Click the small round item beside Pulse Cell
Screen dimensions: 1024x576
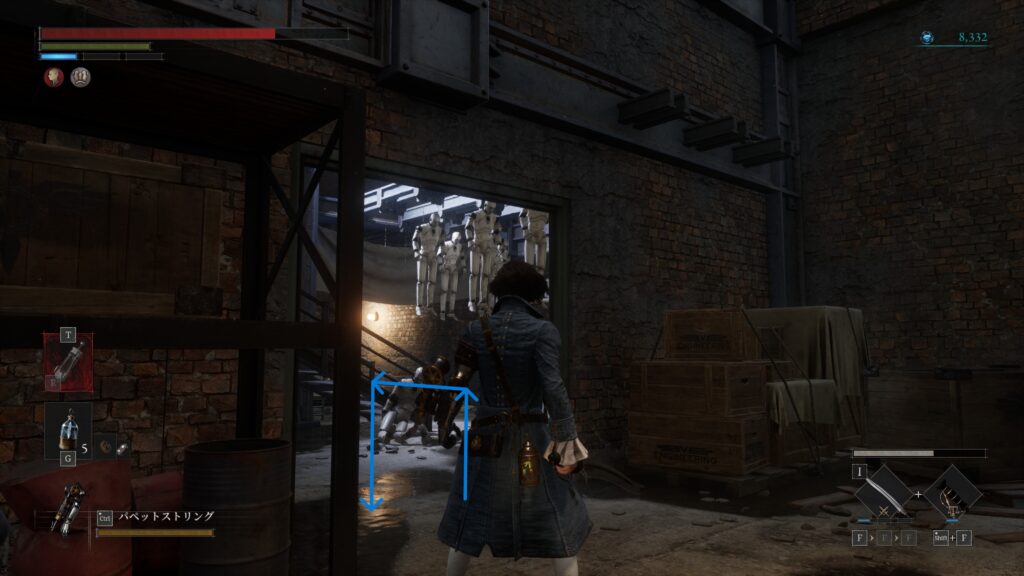point(121,449)
